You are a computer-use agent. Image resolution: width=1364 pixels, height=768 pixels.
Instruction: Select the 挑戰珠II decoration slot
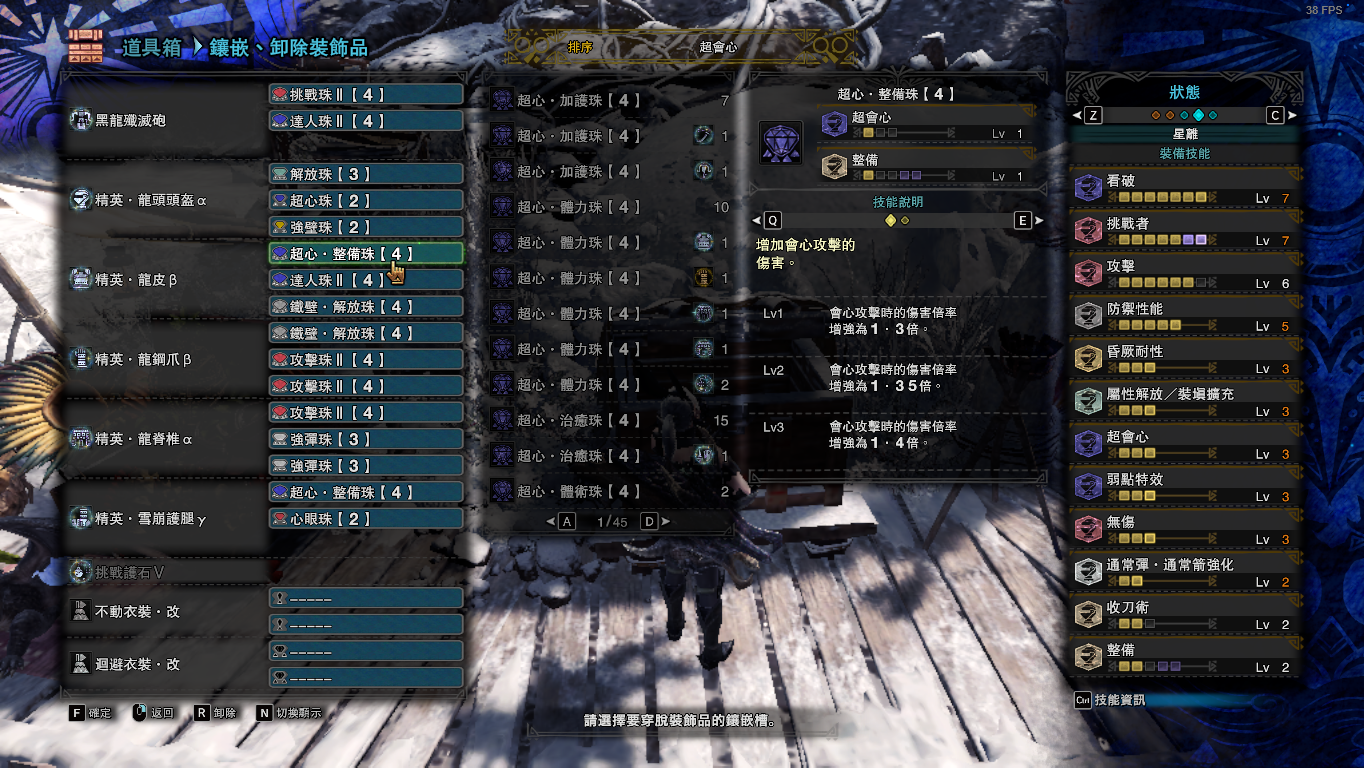[365, 95]
